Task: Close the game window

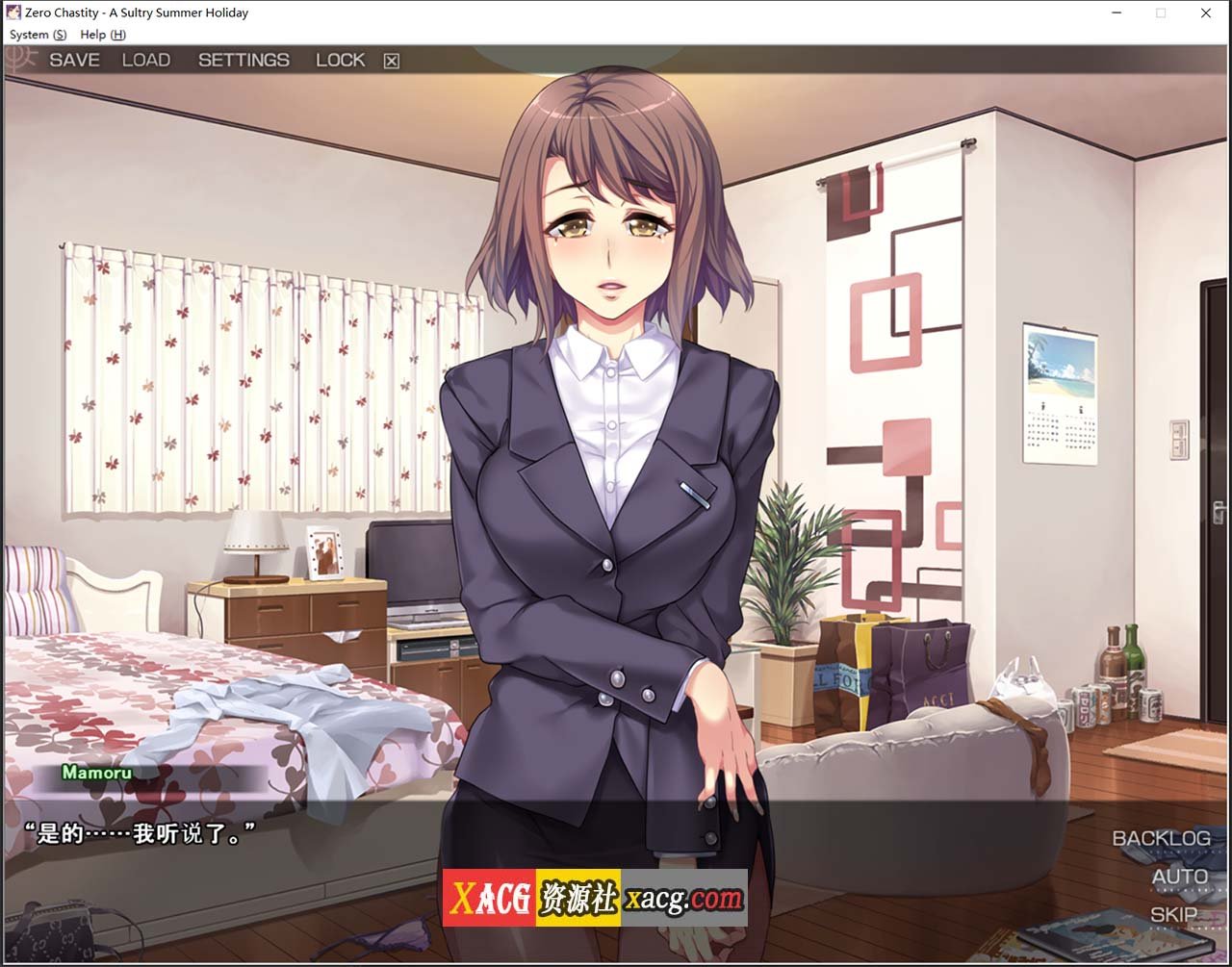Action: point(1205,13)
